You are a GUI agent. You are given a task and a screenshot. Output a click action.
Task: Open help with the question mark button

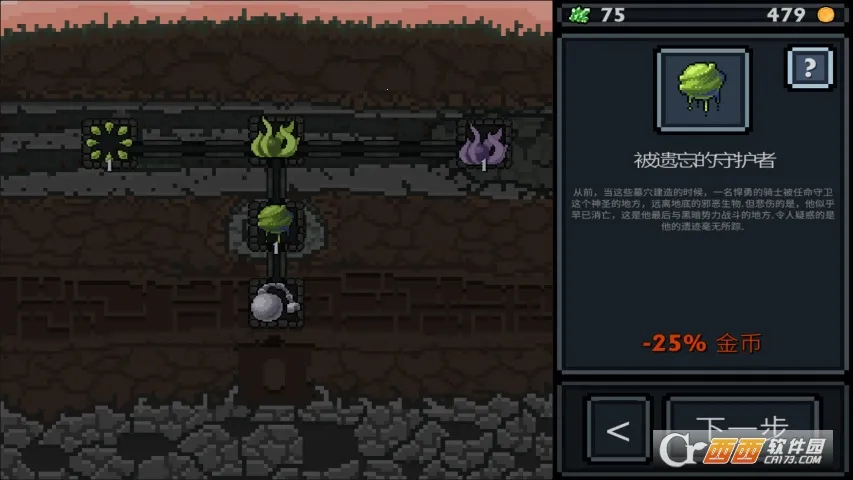[x=810, y=69]
